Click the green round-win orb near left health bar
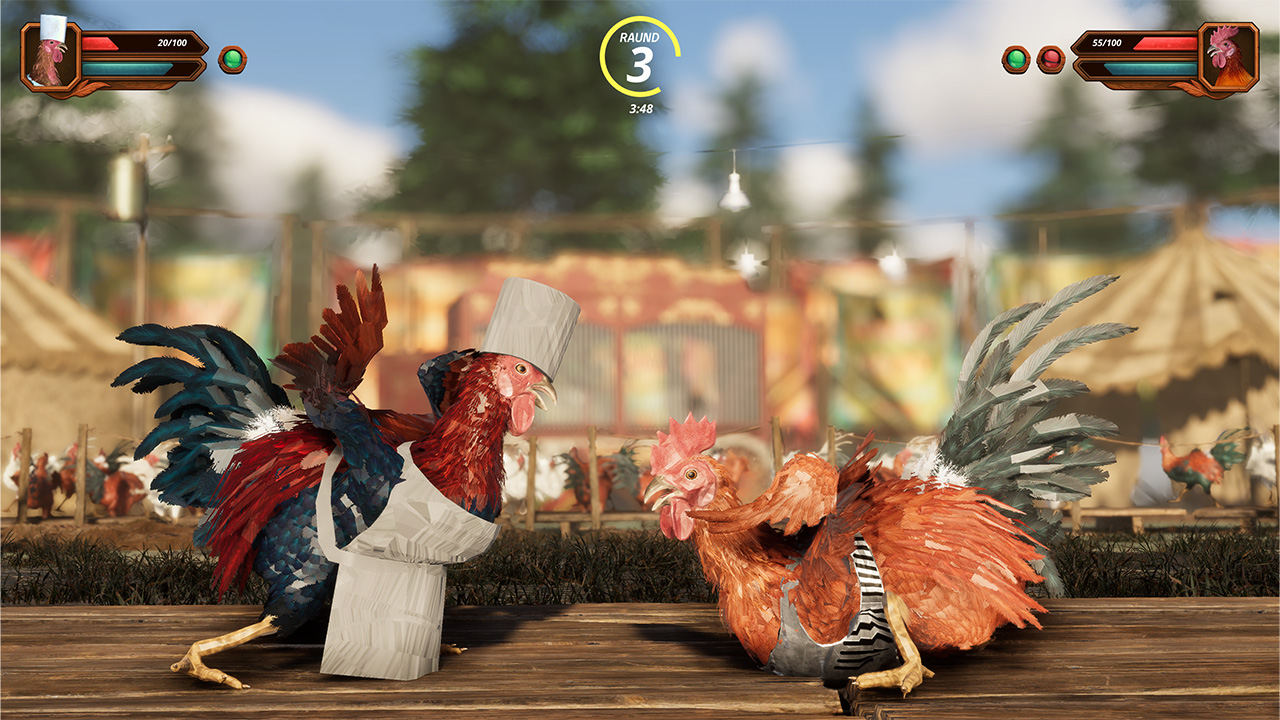The width and height of the screenshot is (1280, 720). click(232, 60)
